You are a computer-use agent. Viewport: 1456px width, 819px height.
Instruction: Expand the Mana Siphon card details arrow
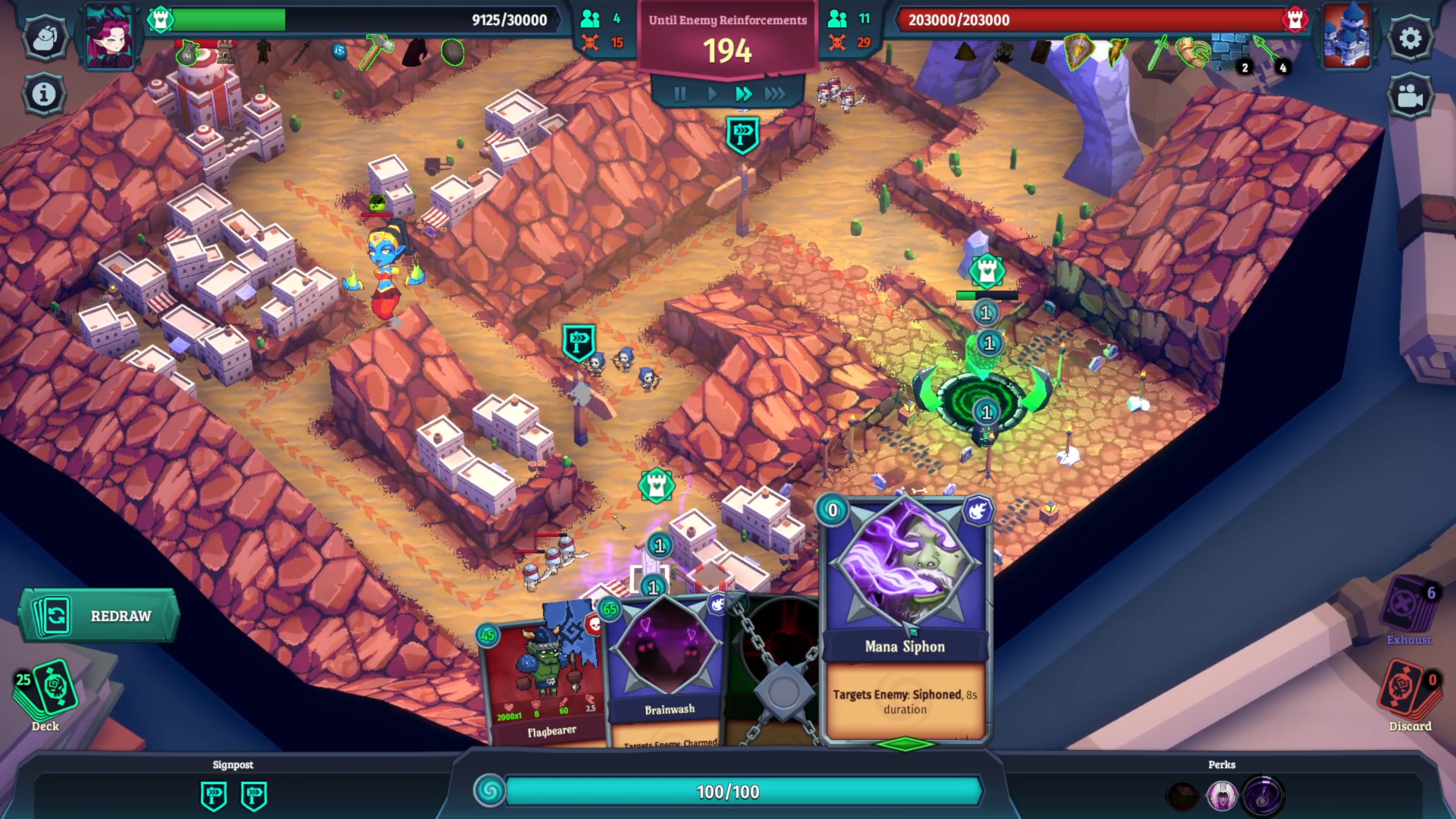tap(905, 744)
